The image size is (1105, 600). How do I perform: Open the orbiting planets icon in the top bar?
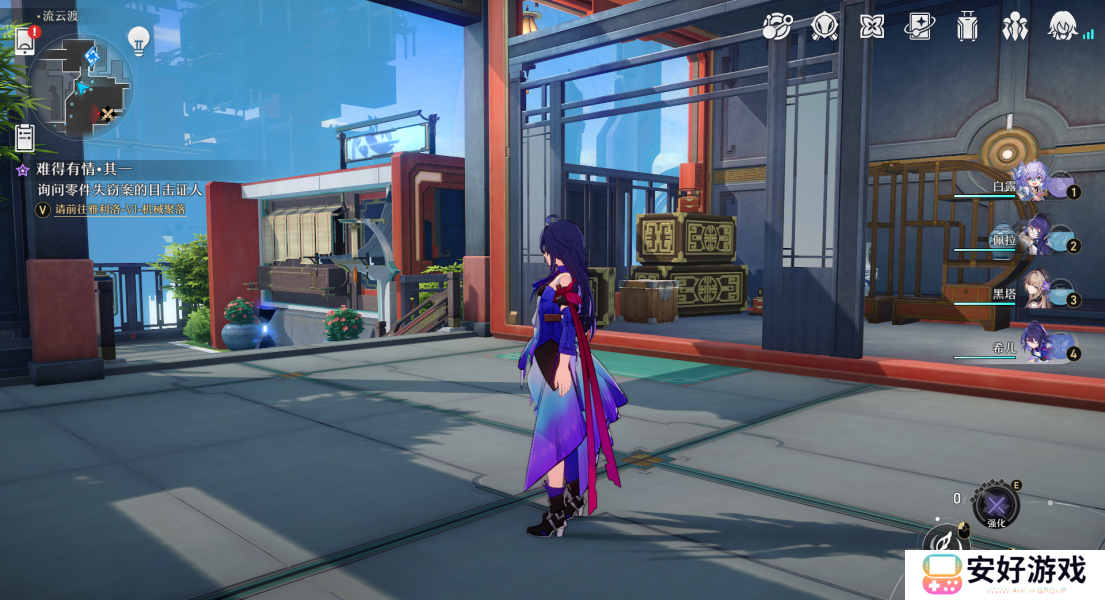(x=777, y=27)
